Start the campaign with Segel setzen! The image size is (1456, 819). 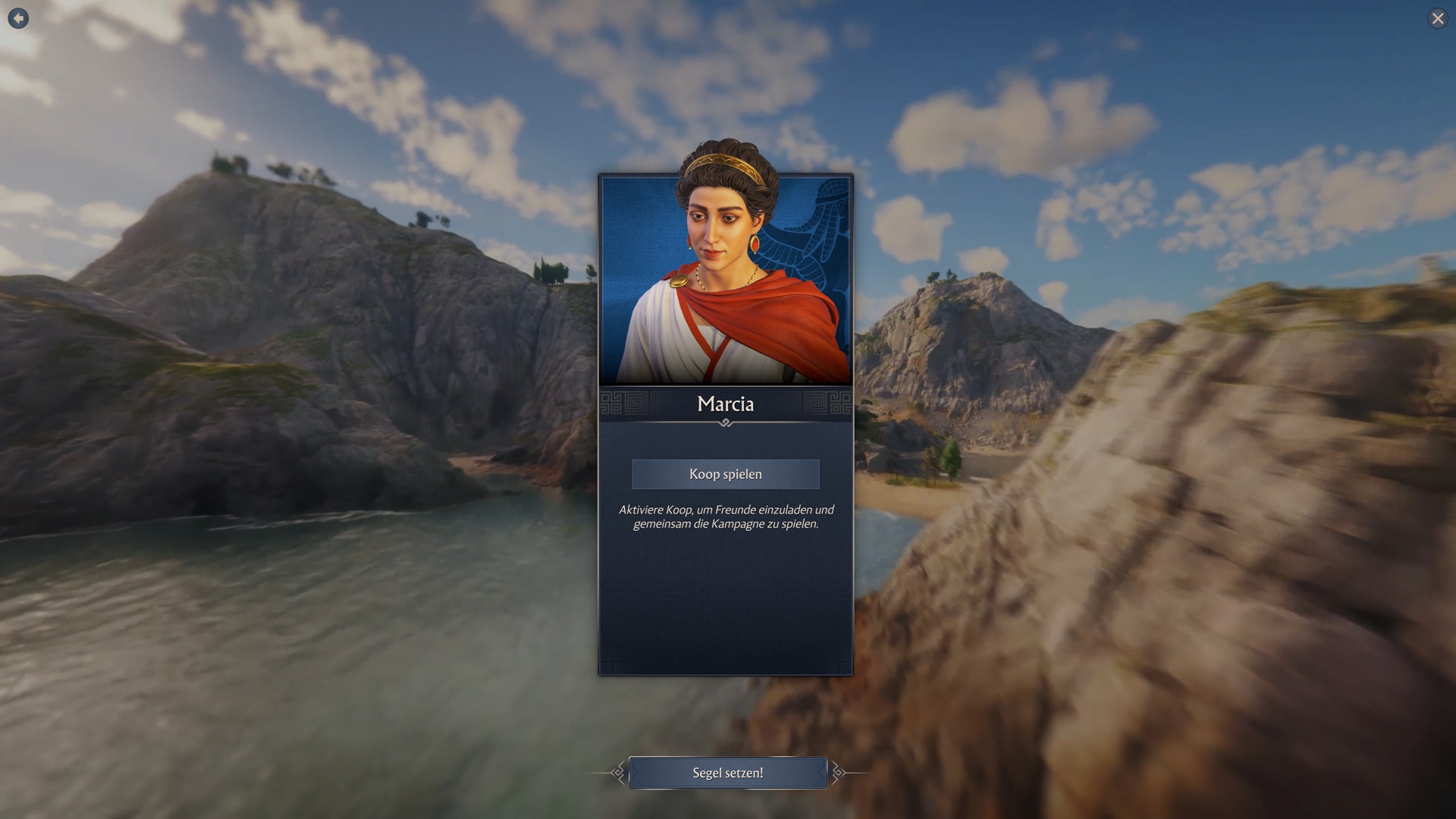coord(727,773)
